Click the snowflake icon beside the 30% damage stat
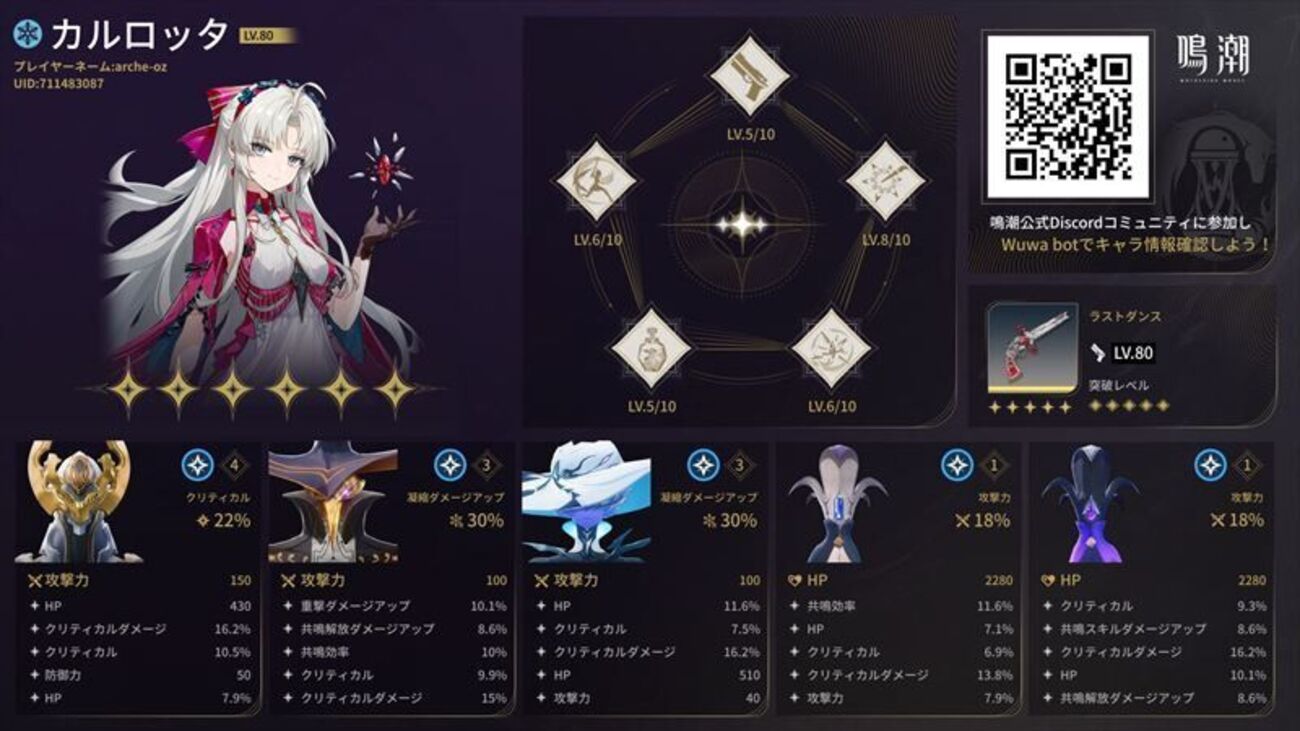This screenshot has width=1300, height=731. pyautogui.click(x=455, y=521)
